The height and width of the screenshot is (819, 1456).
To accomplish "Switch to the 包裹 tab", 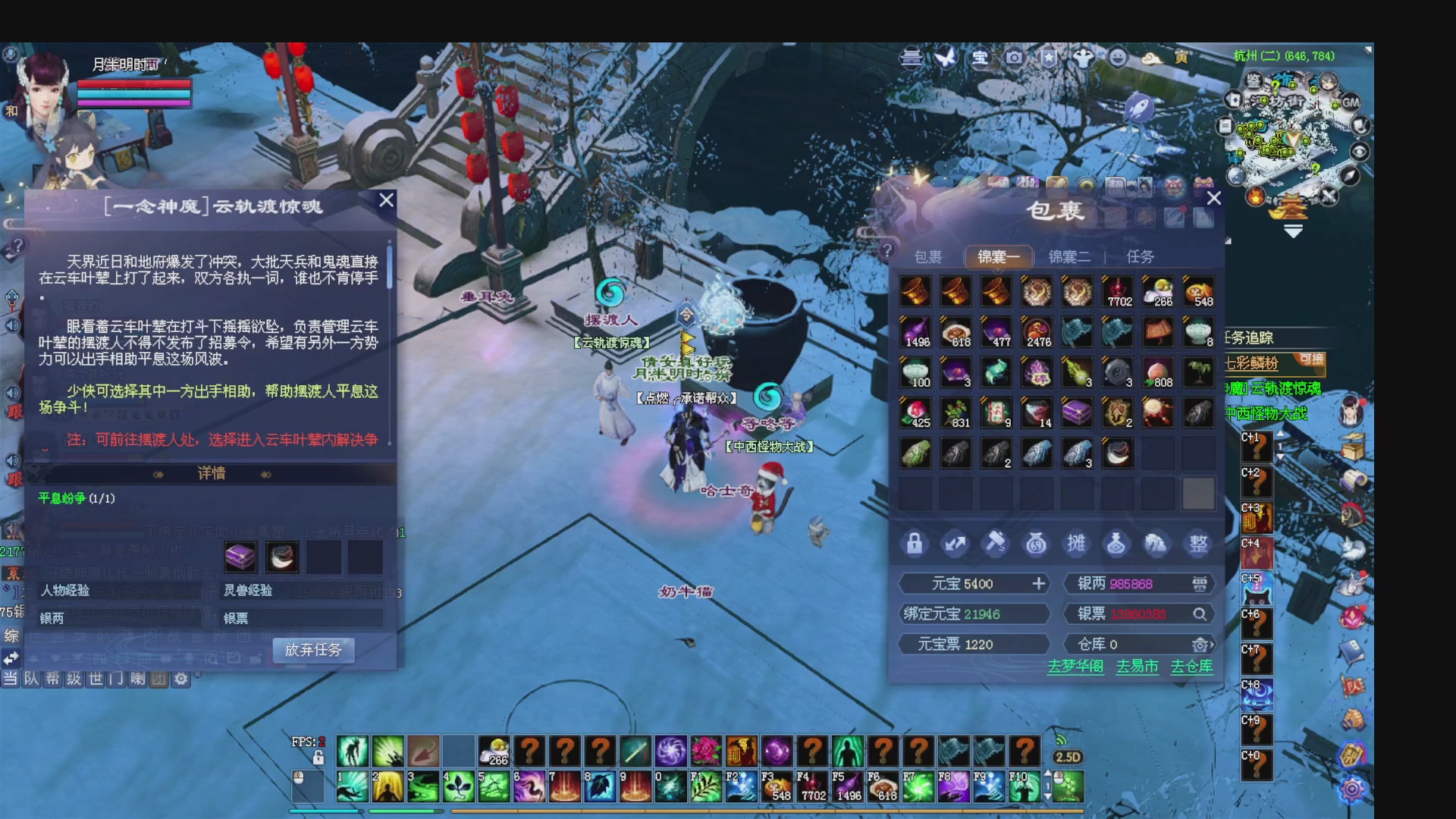I will (x=928, y=257).
